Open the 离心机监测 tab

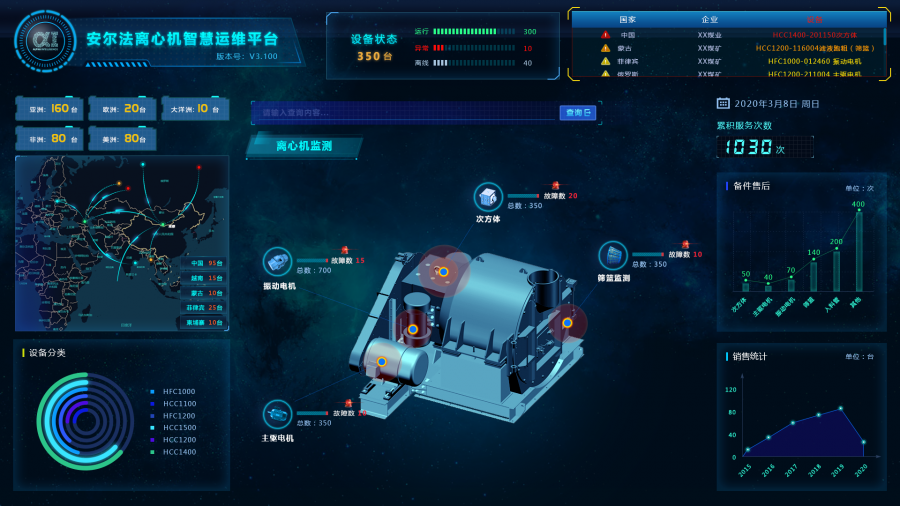pos(304,146)
